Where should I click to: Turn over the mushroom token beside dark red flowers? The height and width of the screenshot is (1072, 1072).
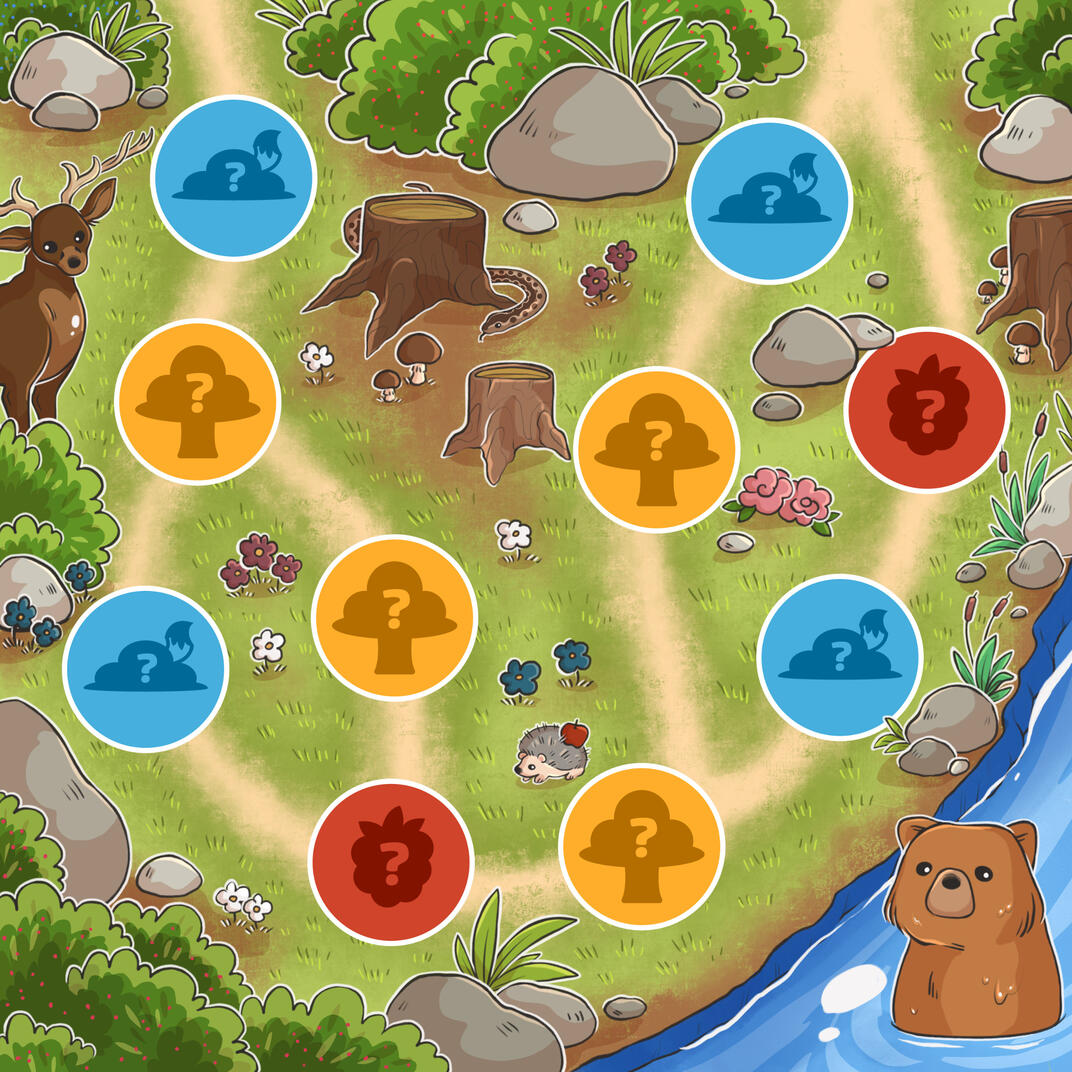pyautogui.click(x=394, y=617)
